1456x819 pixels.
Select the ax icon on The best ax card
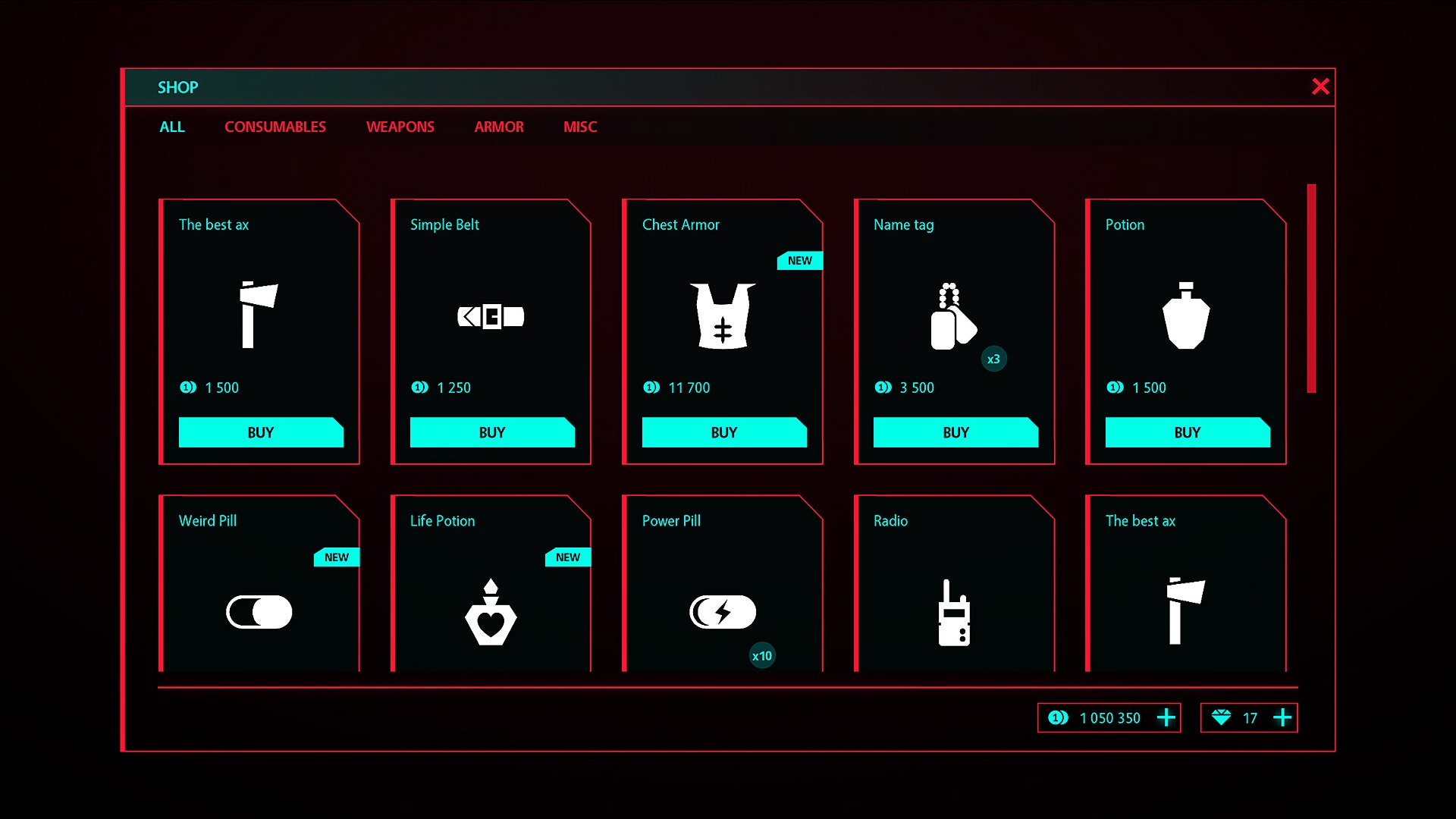point(258,316)
